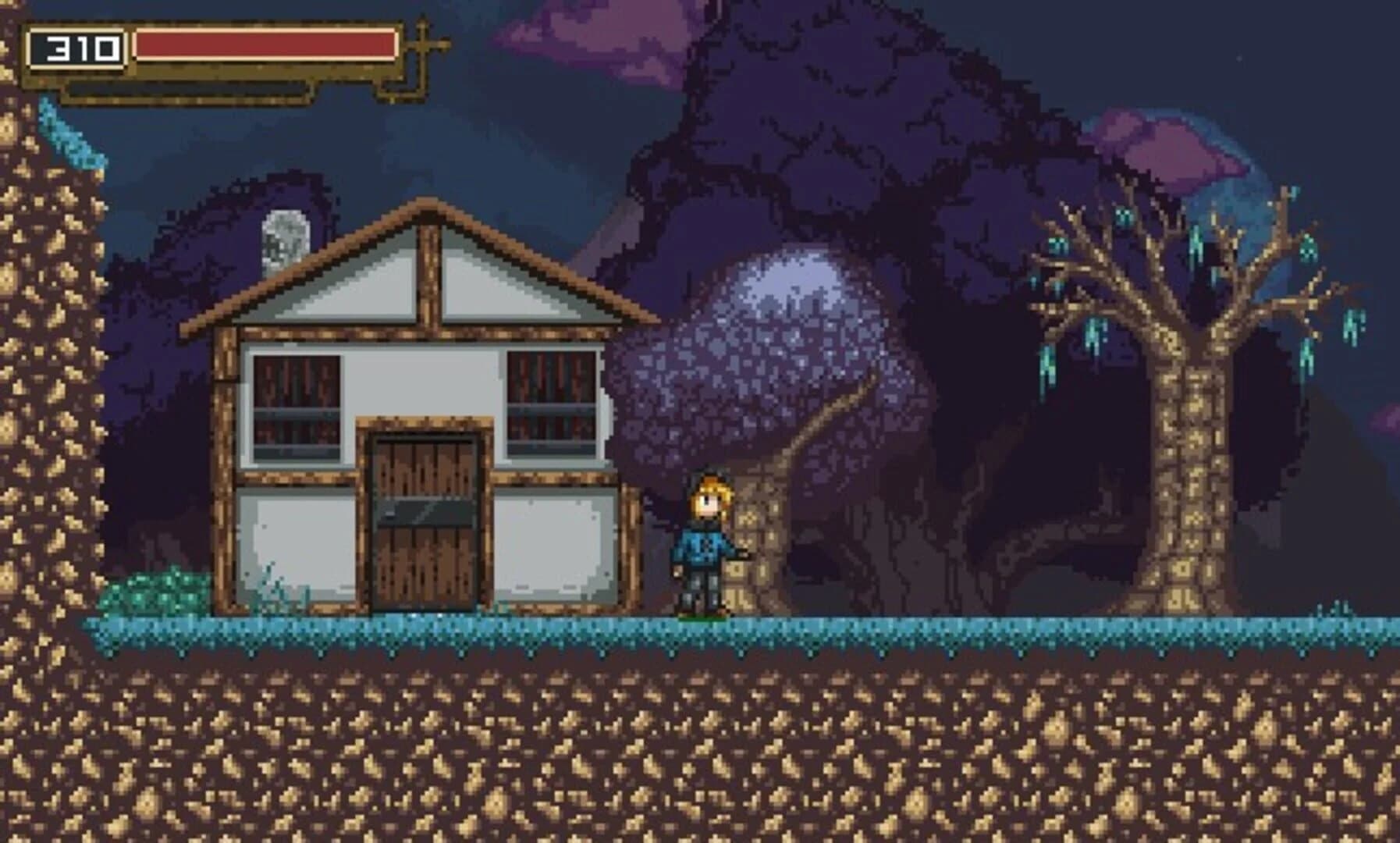1400x843 pixels.
Task: Click the left barred upper window
Action: 297,406
